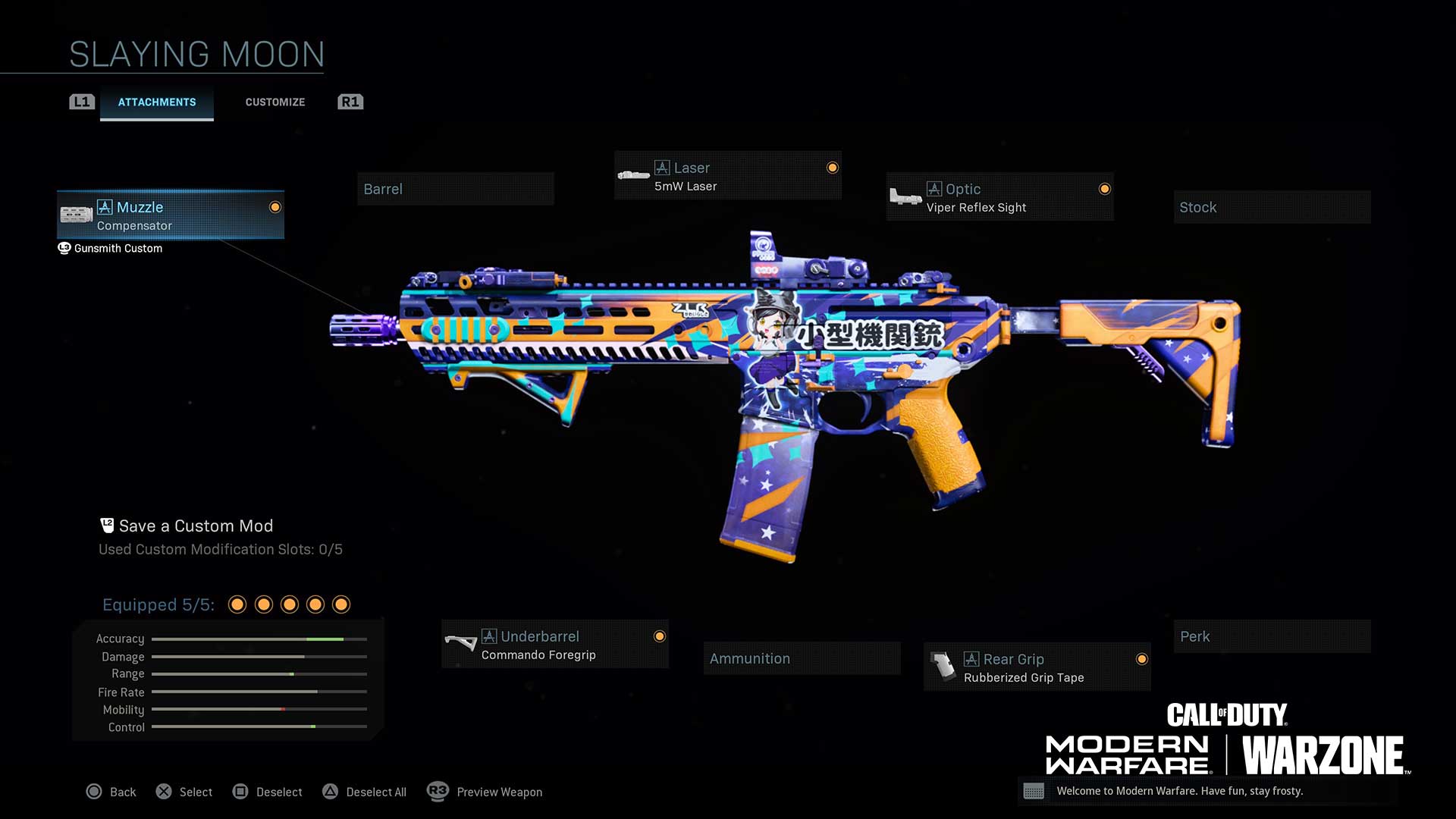Choose the empty Ammunition slot

click(802, 659)
